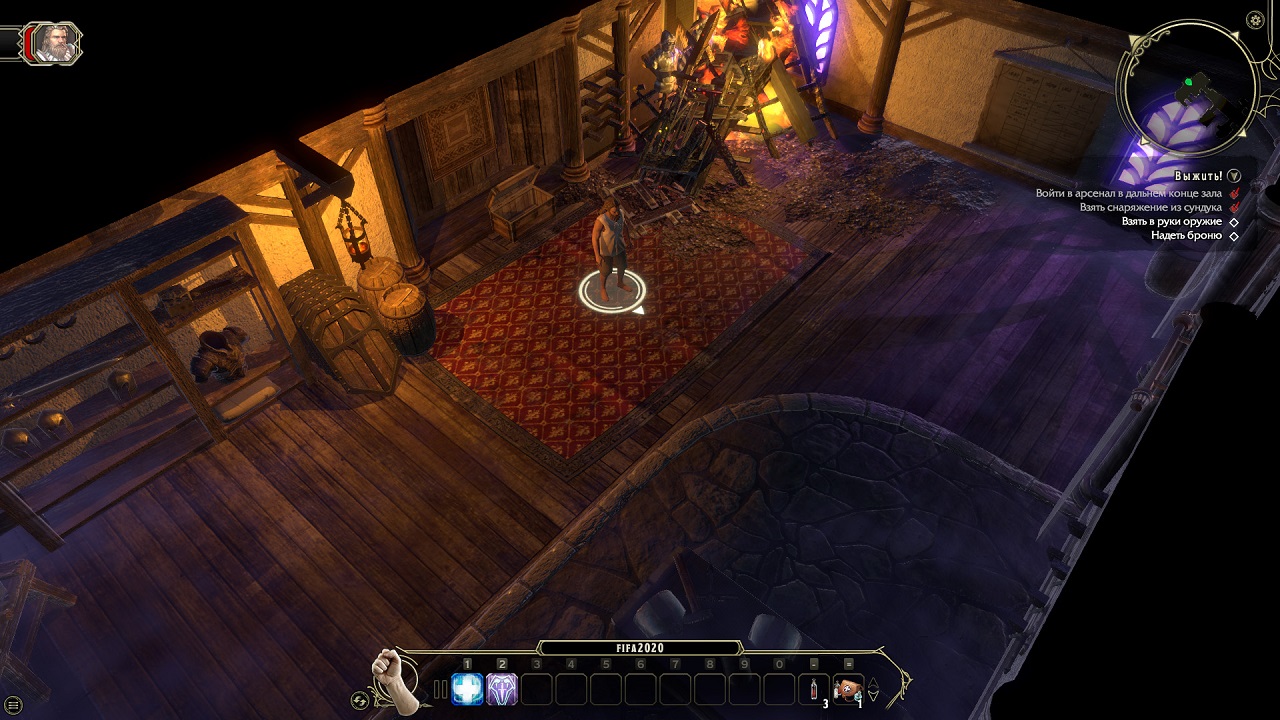Click the circular minimap
The image size is (1280, 720).
[x=1187, y=88]
